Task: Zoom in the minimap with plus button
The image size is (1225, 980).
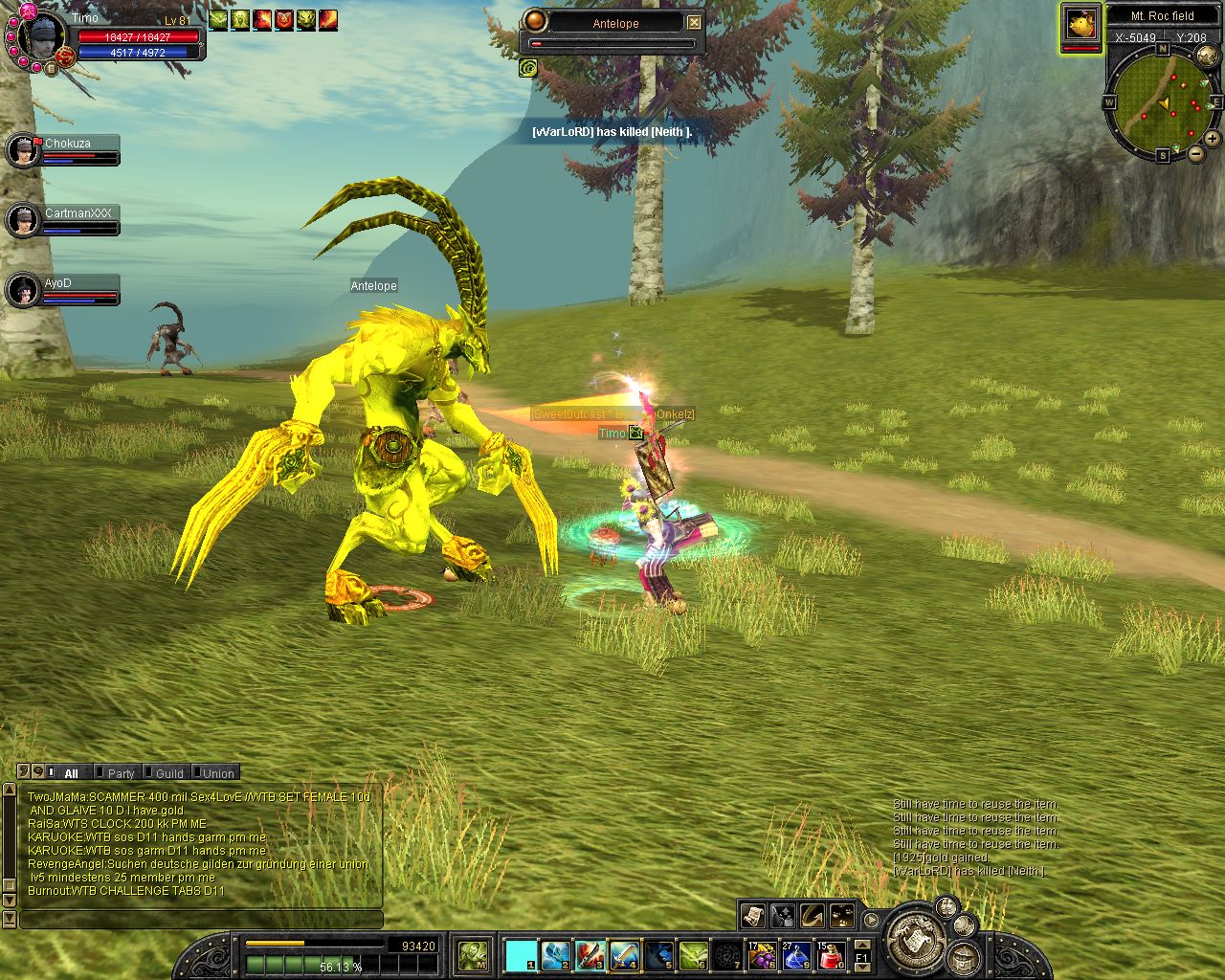Action: pos(1212,139)
